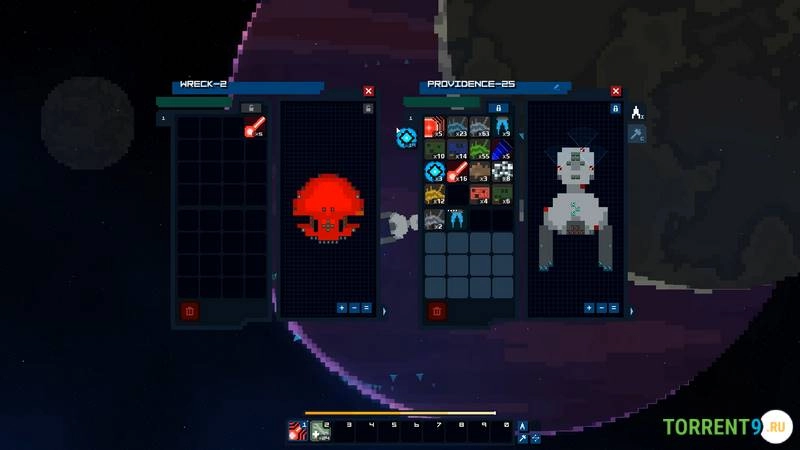Viewport: 800px width, 450px height.
Task: Zoom out on the Providence-25 ship view
Action: coord(601,308)
